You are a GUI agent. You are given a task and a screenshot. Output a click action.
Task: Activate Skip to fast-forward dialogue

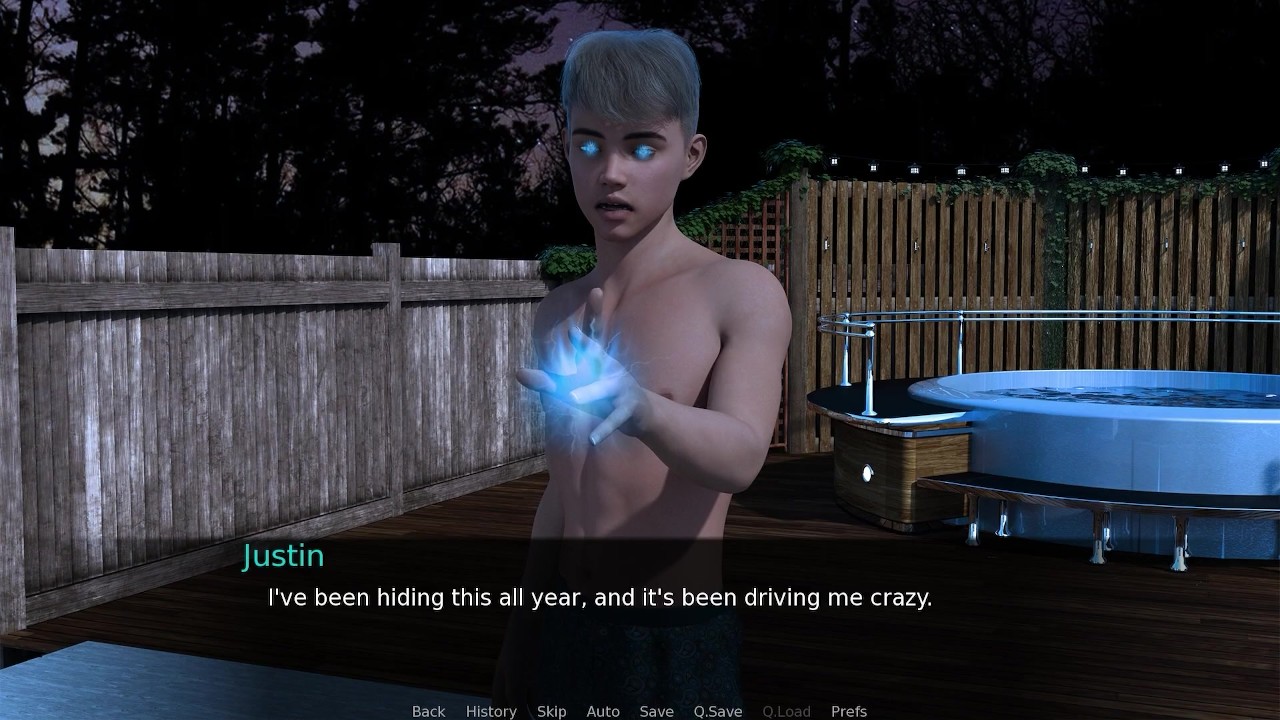click(551, 711)
